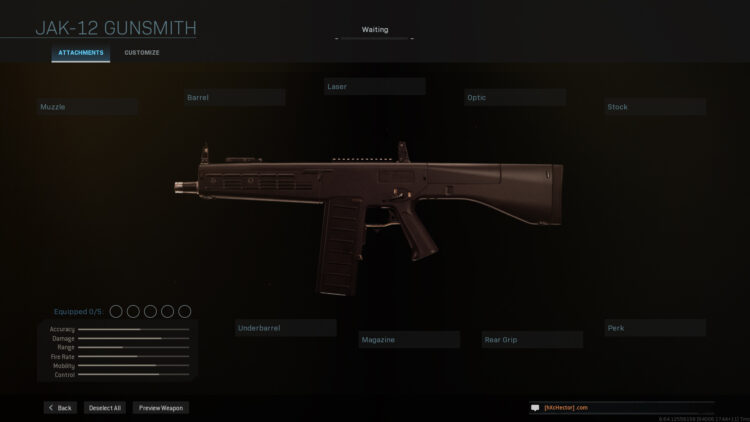Select the Stock attachment slot

pos(655,106)
